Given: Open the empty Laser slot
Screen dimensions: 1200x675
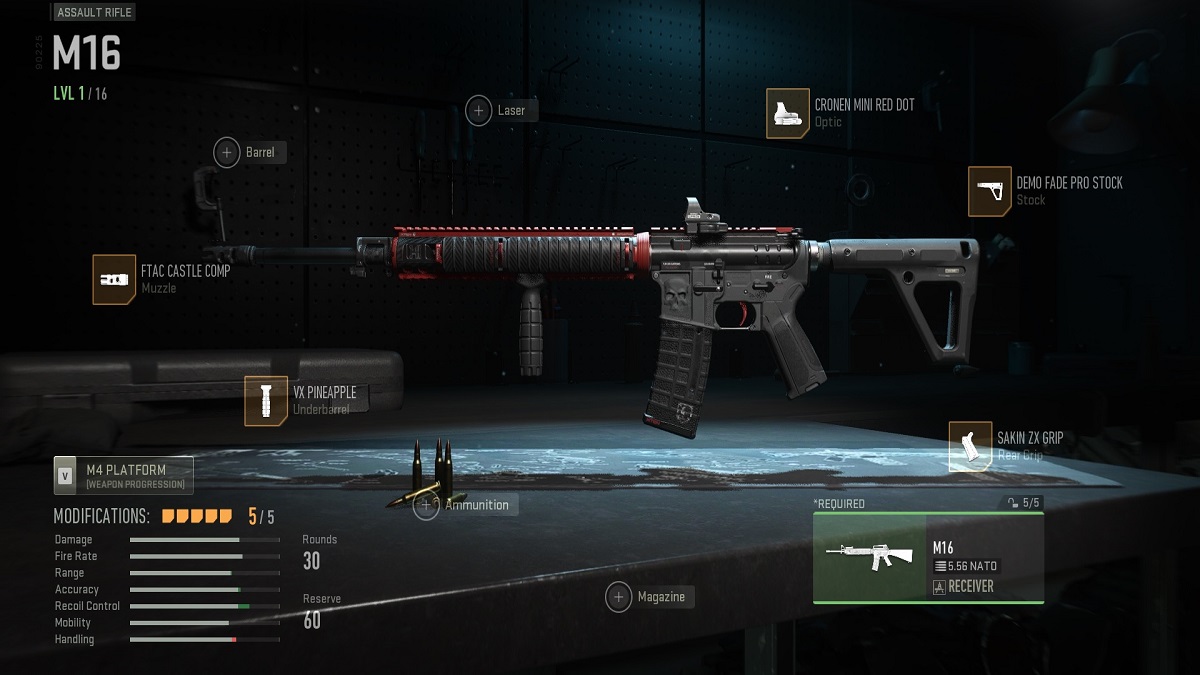Looking at the screenshot, I should click(x=479, y=111).
